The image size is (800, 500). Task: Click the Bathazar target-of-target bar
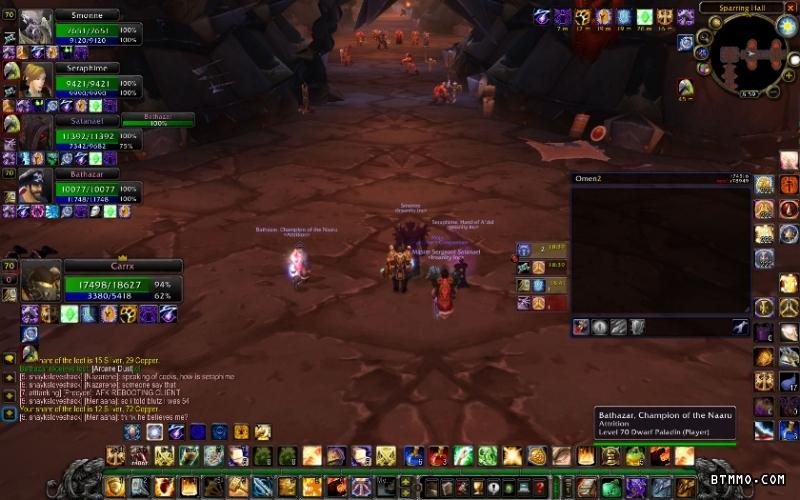coord(158,120)
